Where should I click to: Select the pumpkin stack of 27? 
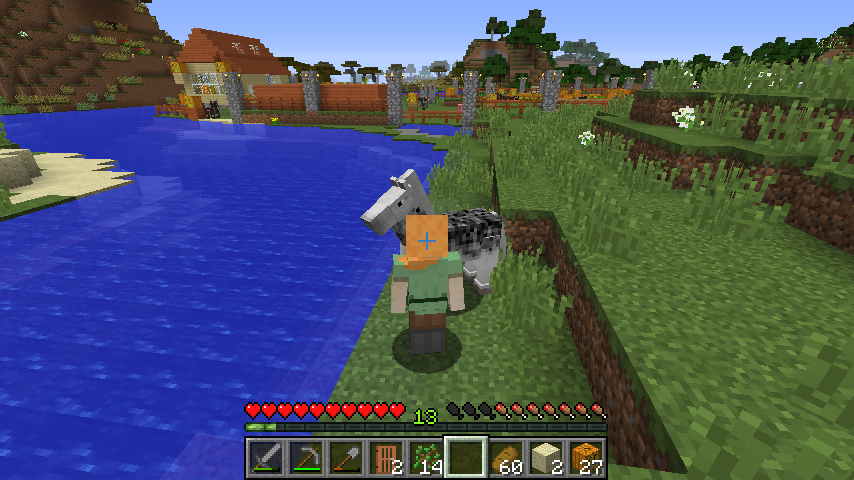point(586,458)
